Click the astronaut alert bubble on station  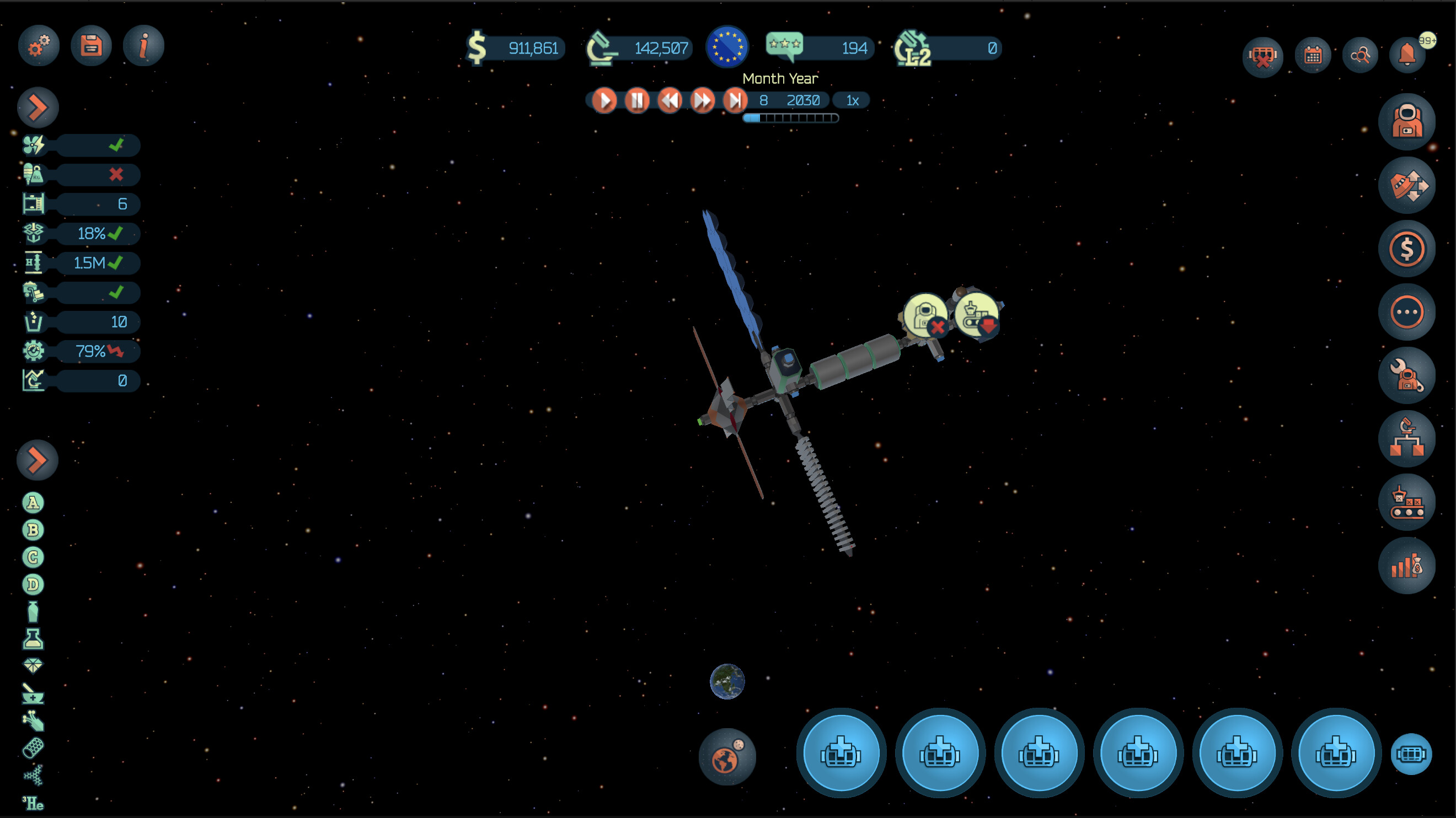click(x=925, y=315)
